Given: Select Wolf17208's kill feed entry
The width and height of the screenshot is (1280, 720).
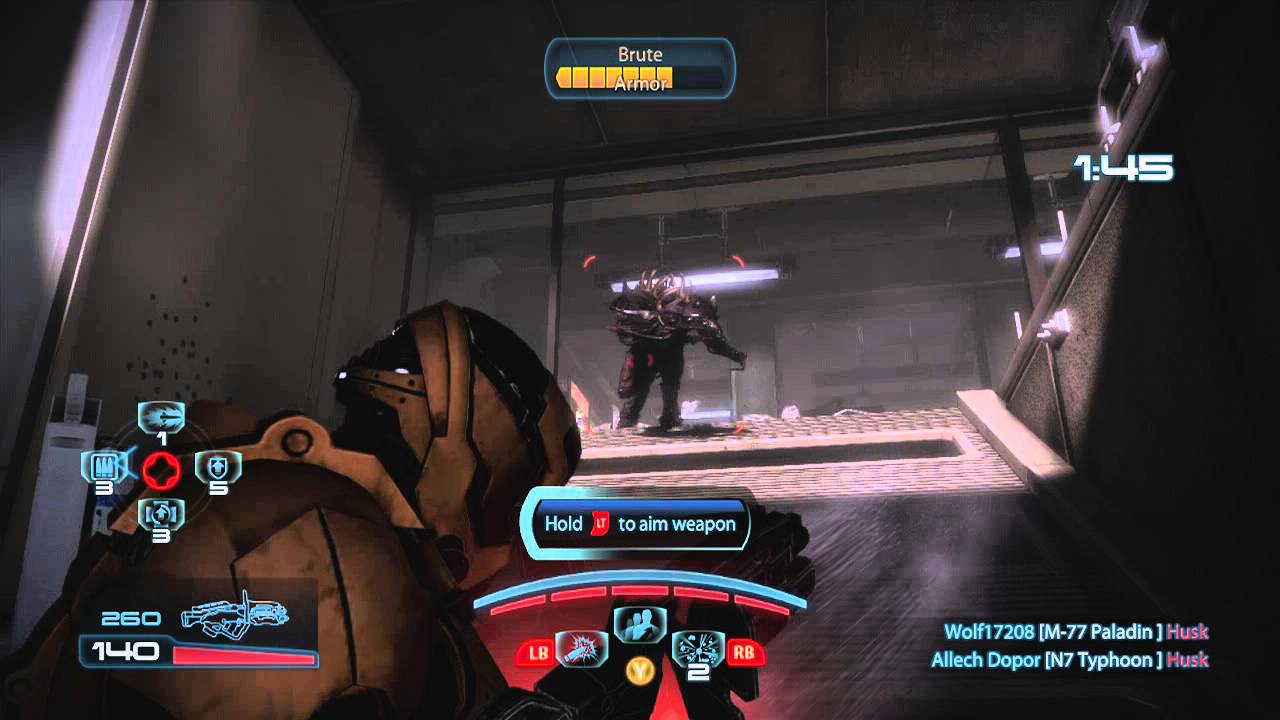Looking at the screenshot, I should coord(1076,631).
